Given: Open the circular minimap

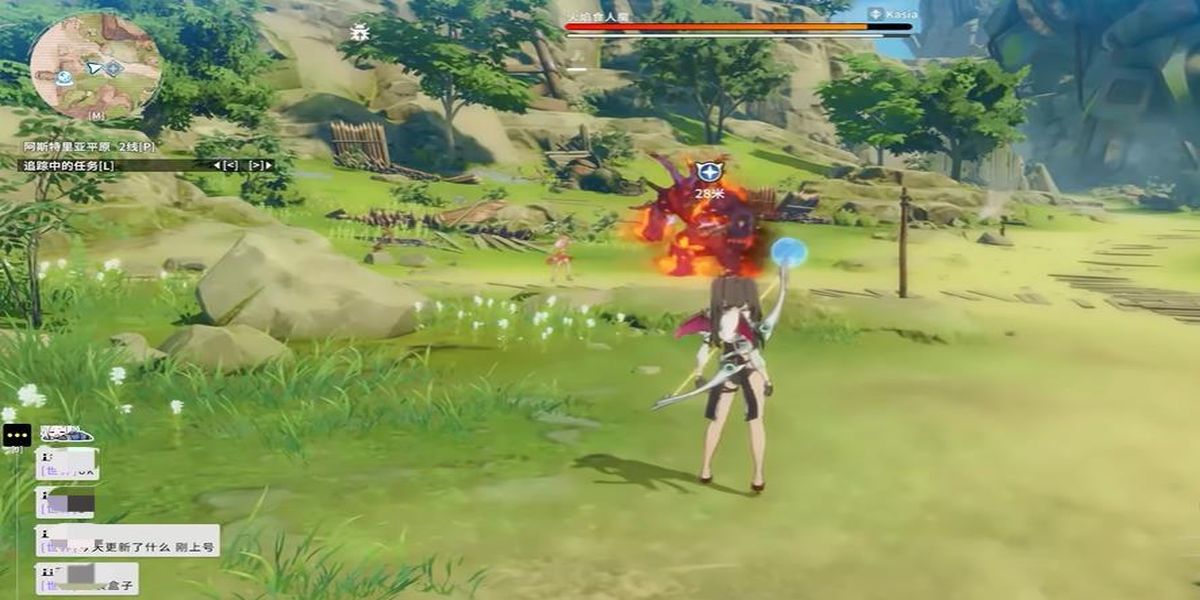Looking at the screenshot, I should (x=95, y=66).
